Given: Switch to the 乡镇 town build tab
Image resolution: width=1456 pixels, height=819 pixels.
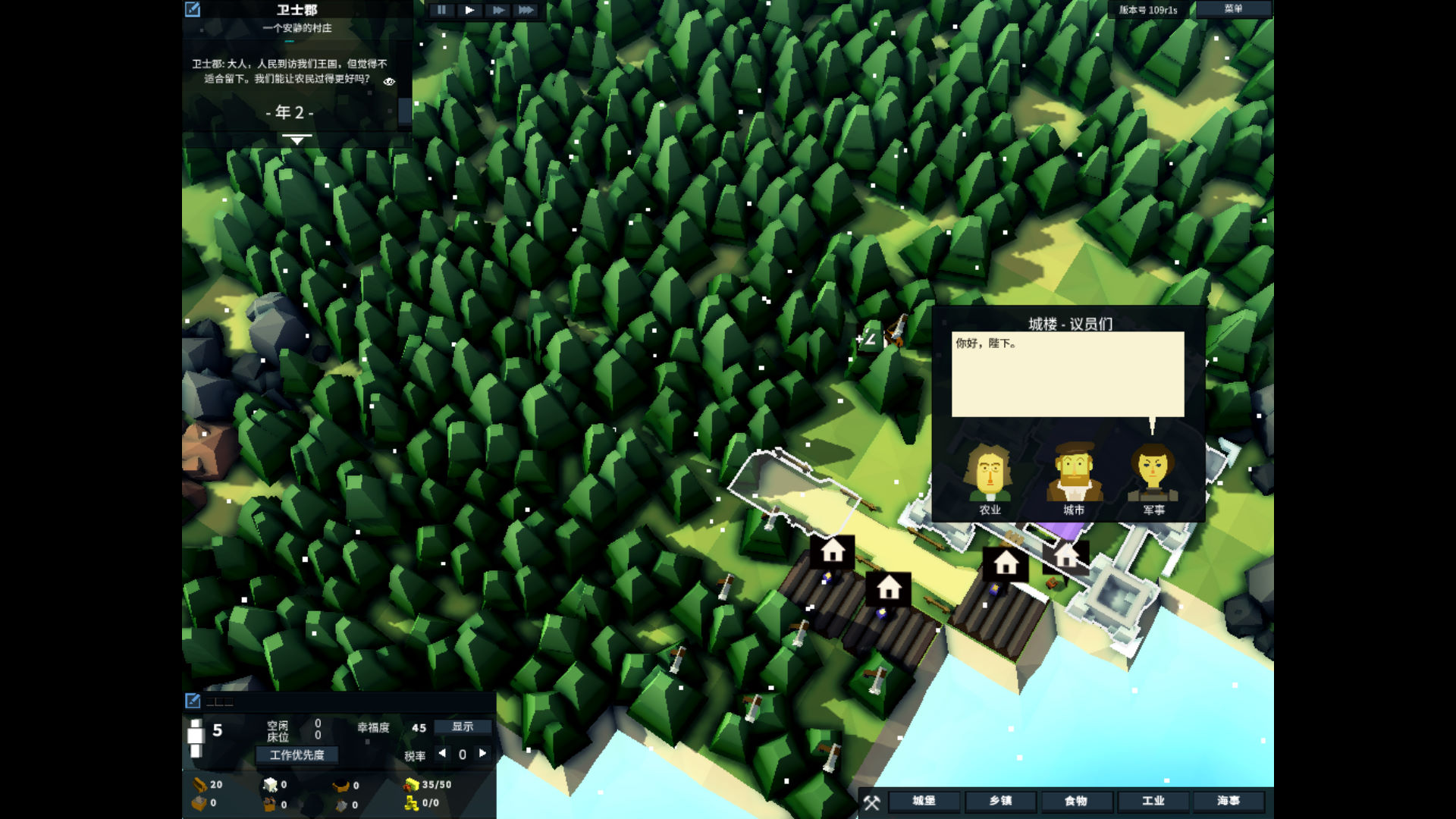Looking at the screenshot, I should tap(1000, 801).
